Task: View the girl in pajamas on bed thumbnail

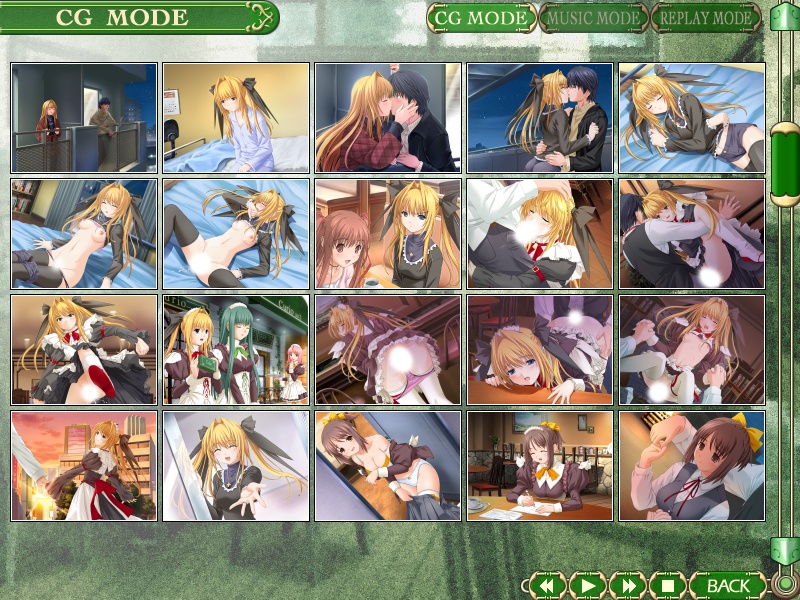Action: pyautogui.click(x=236, y=118)
